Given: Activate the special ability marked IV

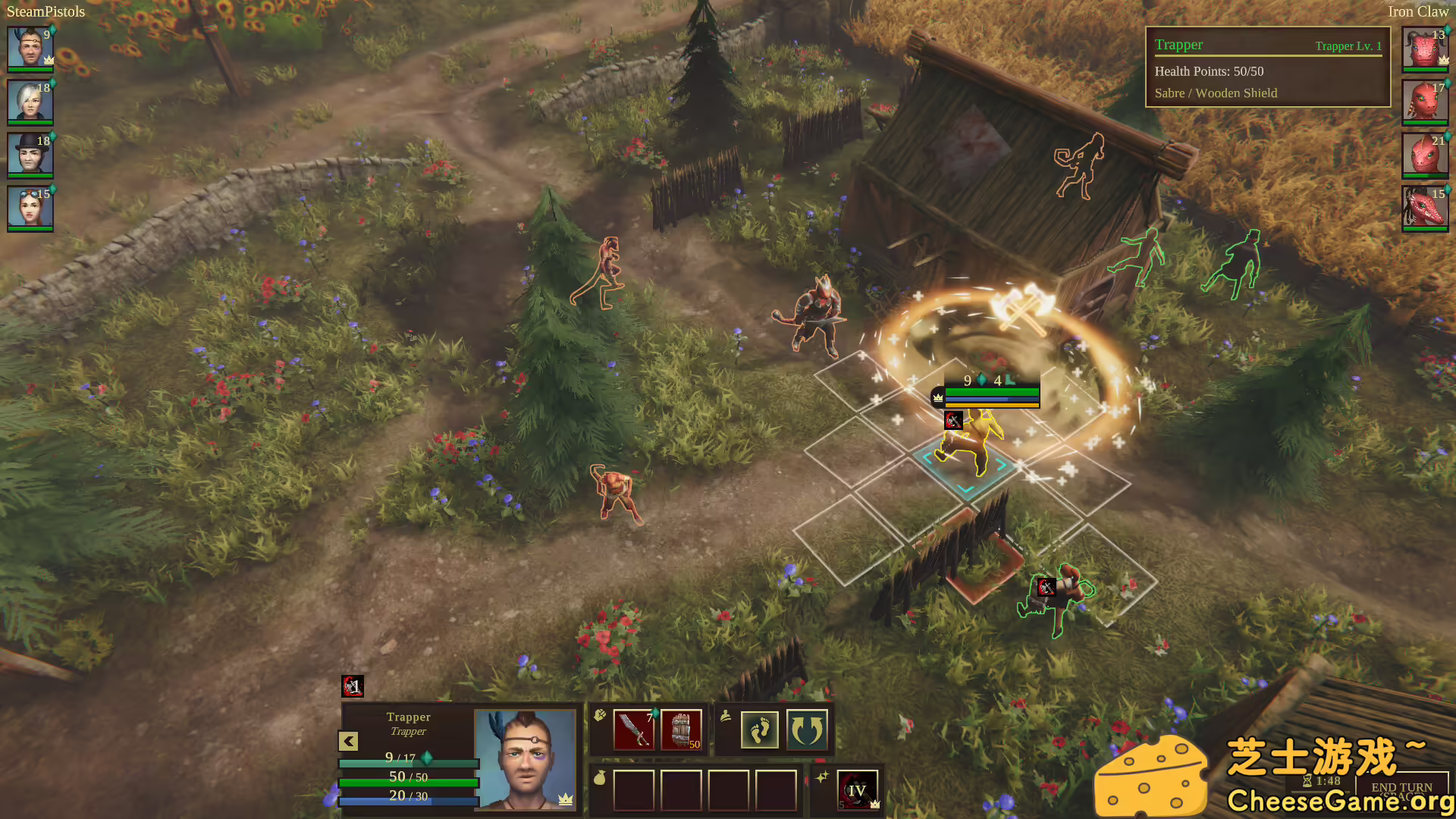Looking at the screenshot, I should pos(857,790).
